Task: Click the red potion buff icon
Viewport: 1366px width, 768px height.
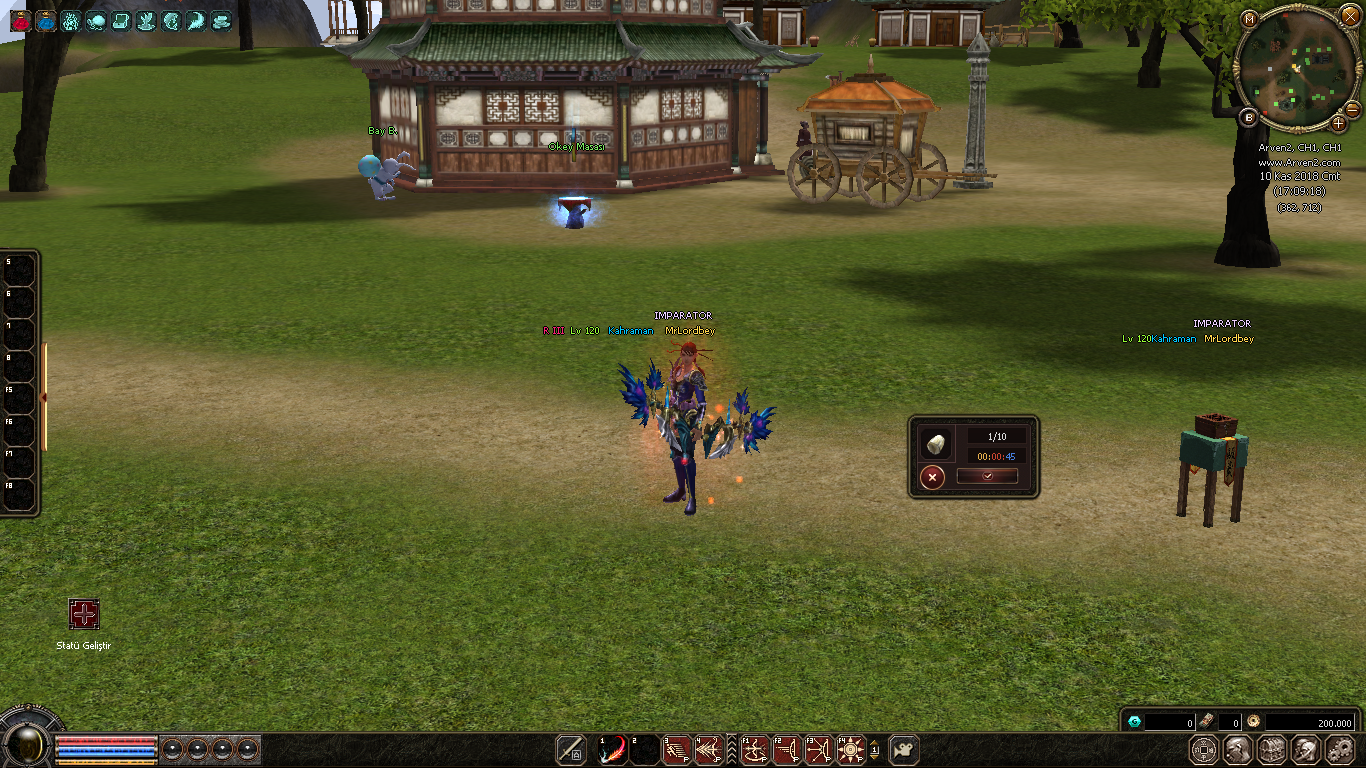Action: click(x=20, y=20)
